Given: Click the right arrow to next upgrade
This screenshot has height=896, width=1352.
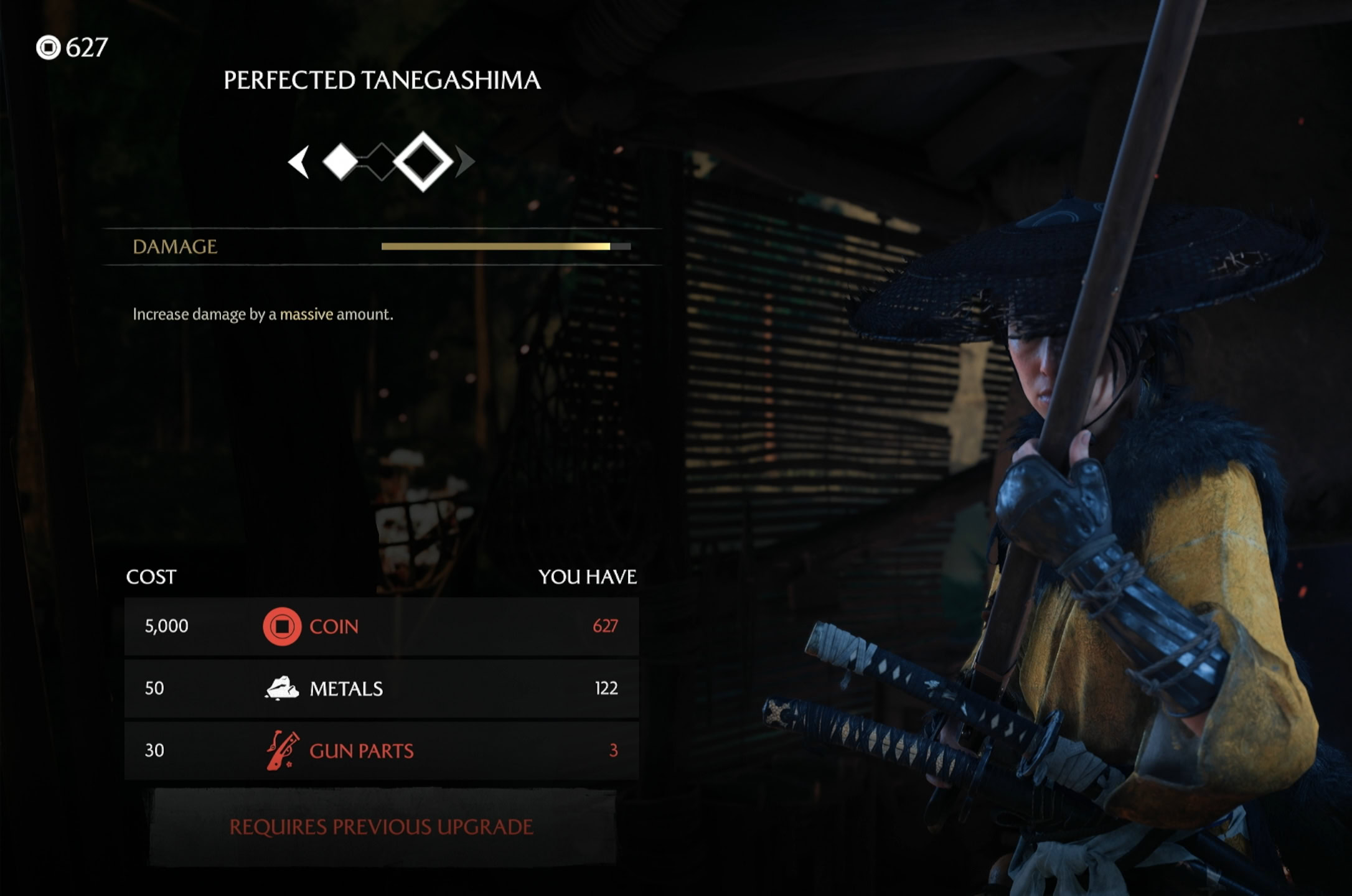Looking at the screenshot, I should (464, 162).
